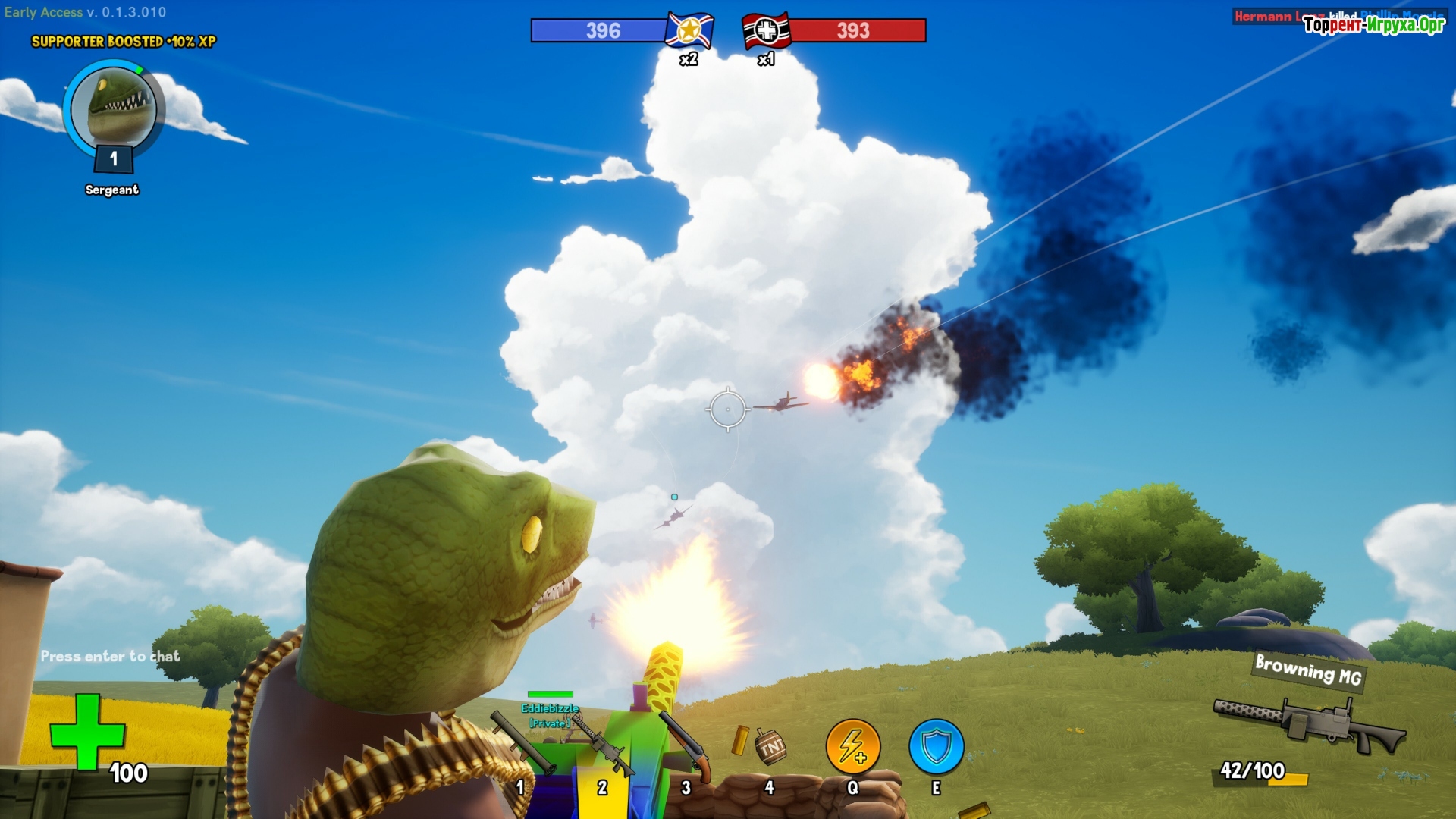
Task: Click the dinosaur player portrait
Action: coord(114,108)
